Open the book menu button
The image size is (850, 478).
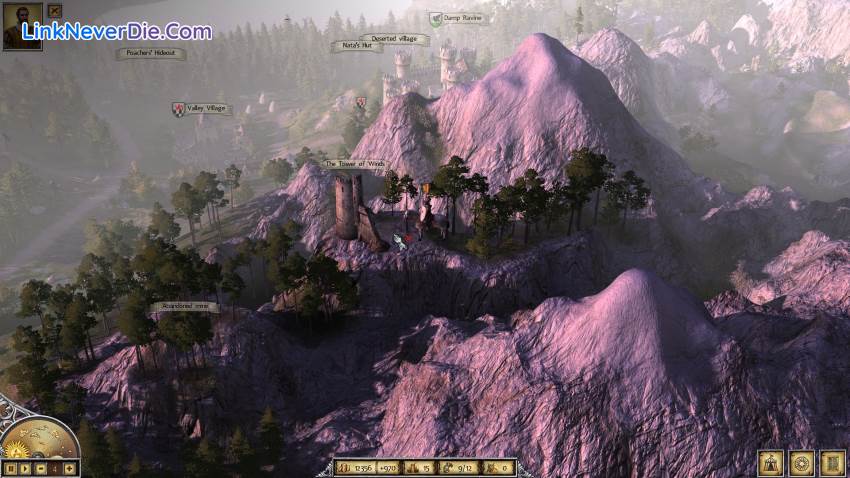click(x=832, y=463)
